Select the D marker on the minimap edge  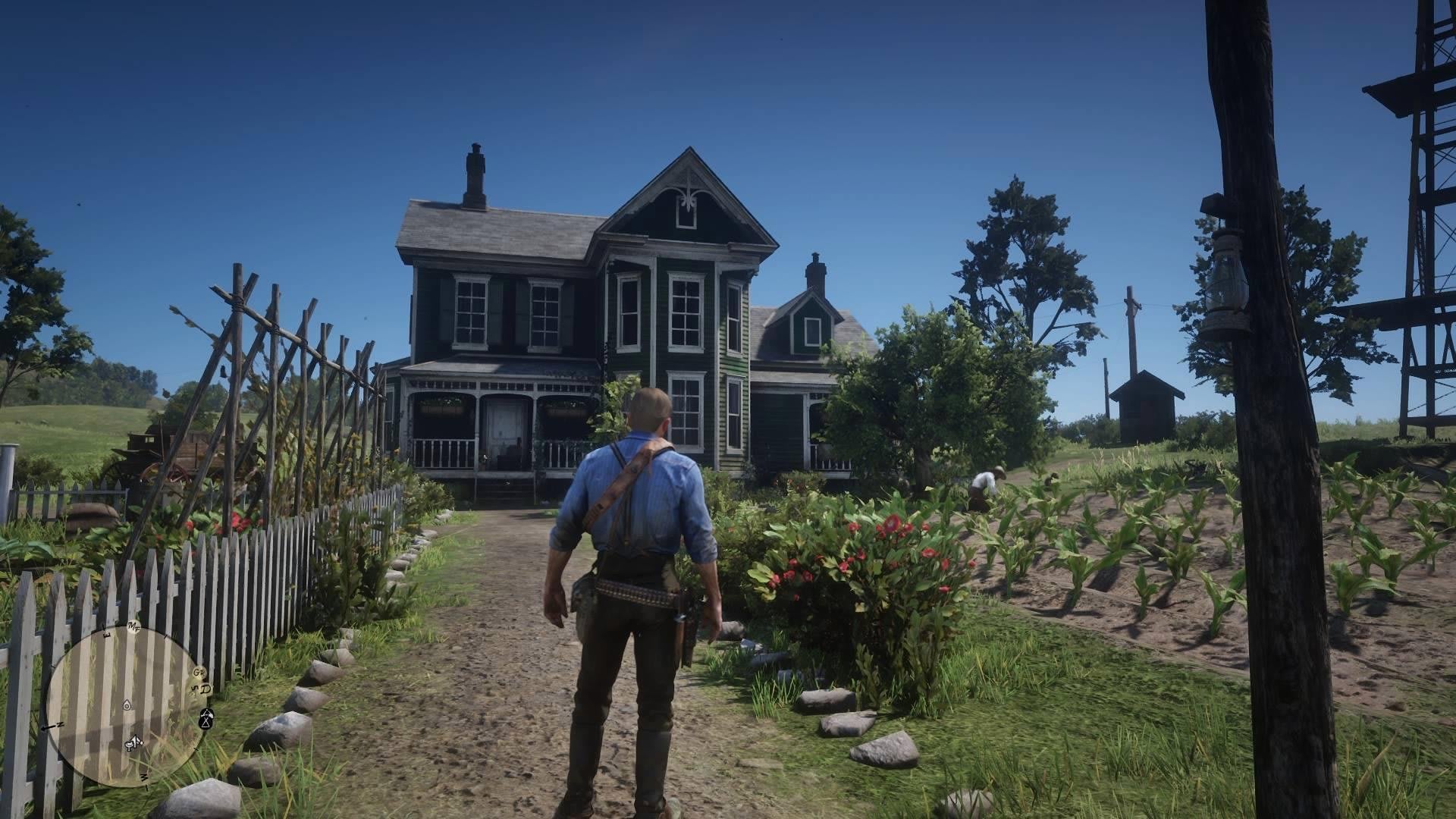click(x=205, y=689)
